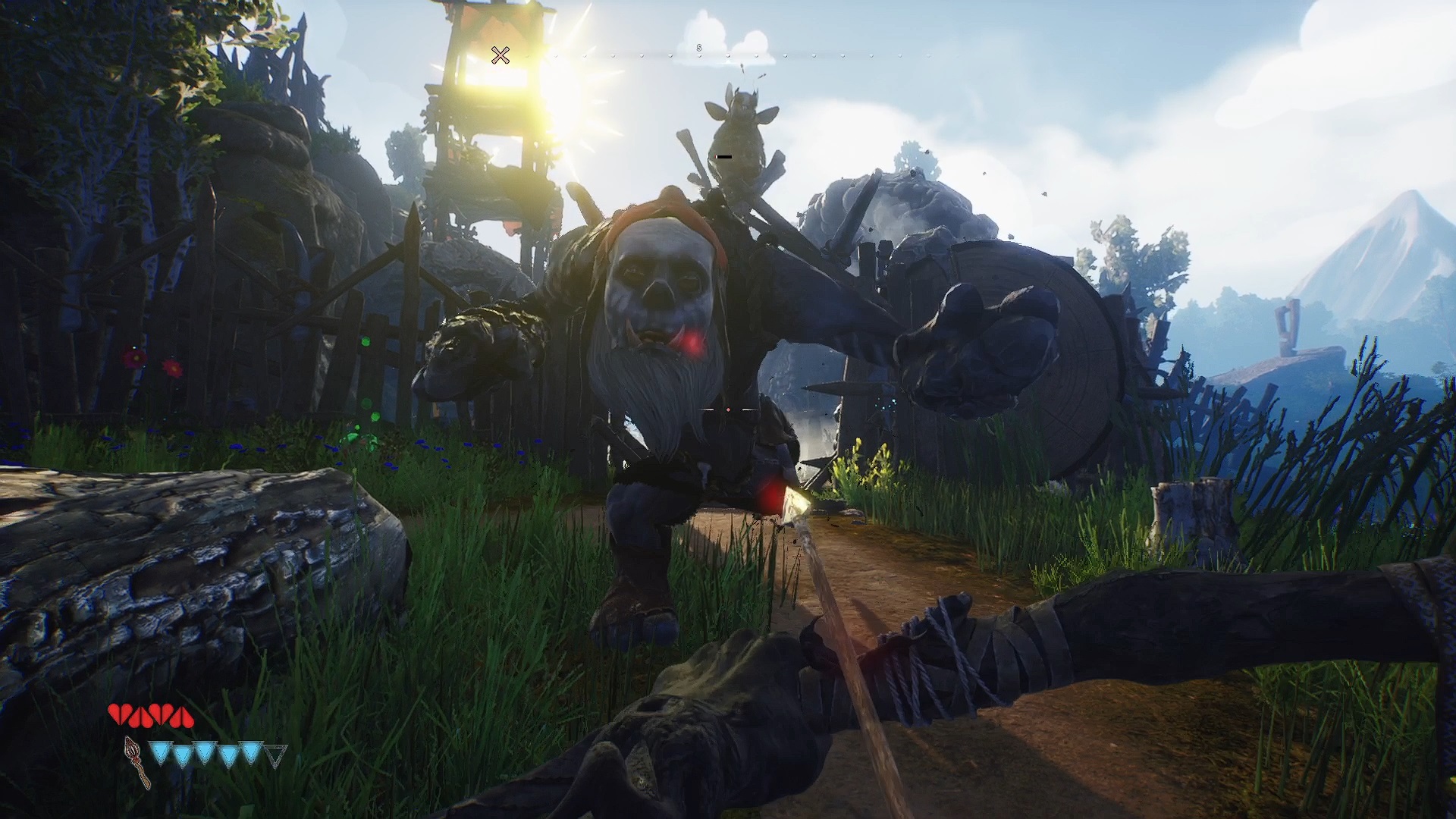Select the magic staff weapon icon
The height and width of the screenshot is (819, 1456).
click(137, 762)
